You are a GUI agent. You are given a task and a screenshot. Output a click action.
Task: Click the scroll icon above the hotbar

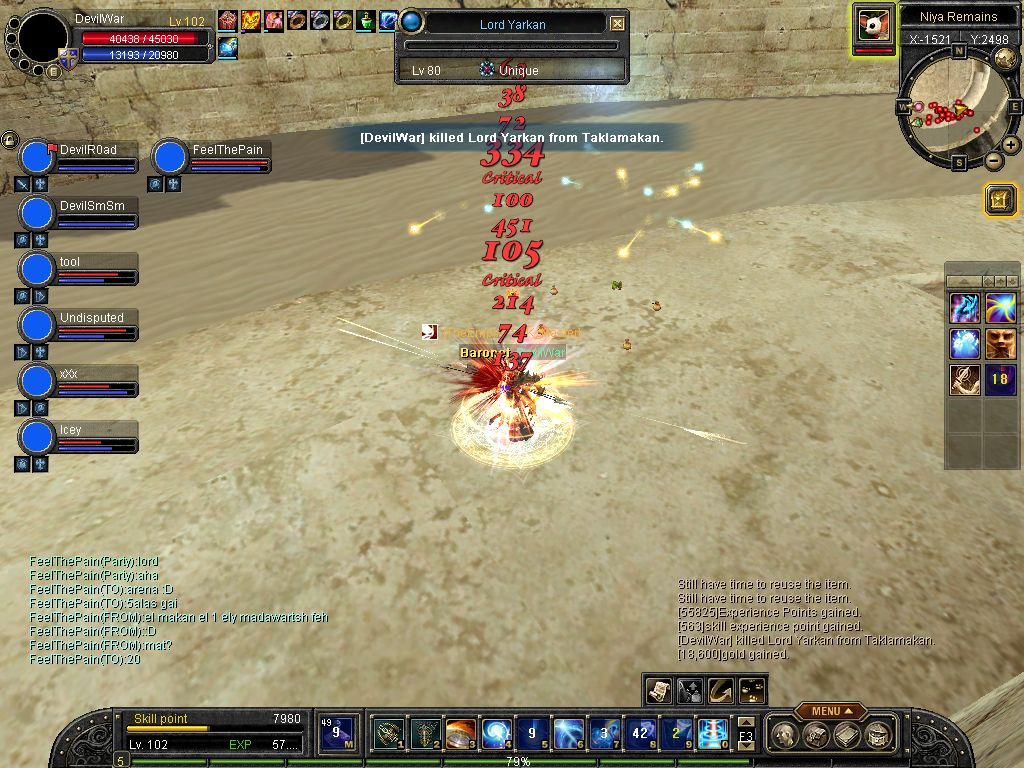658,689
